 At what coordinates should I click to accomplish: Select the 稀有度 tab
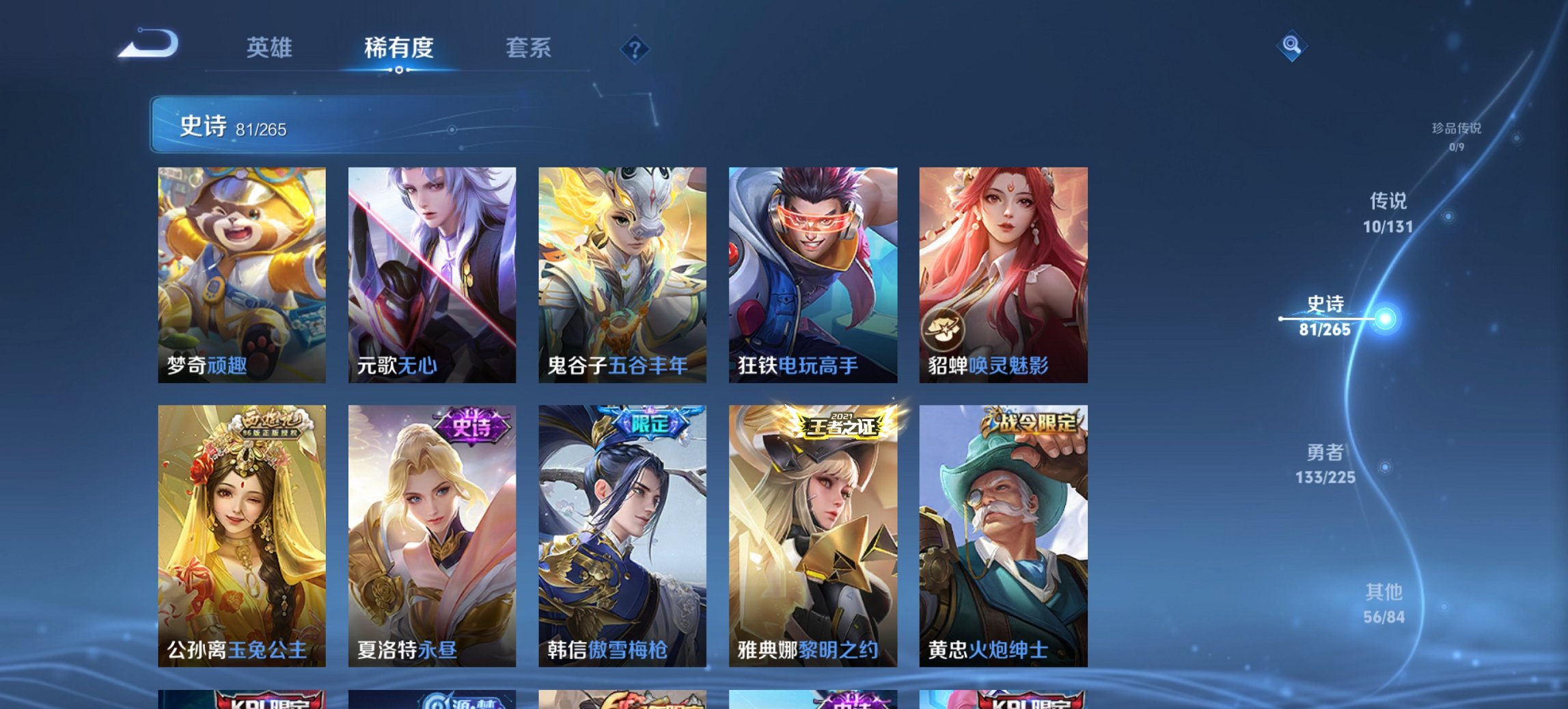pos(400,48)
